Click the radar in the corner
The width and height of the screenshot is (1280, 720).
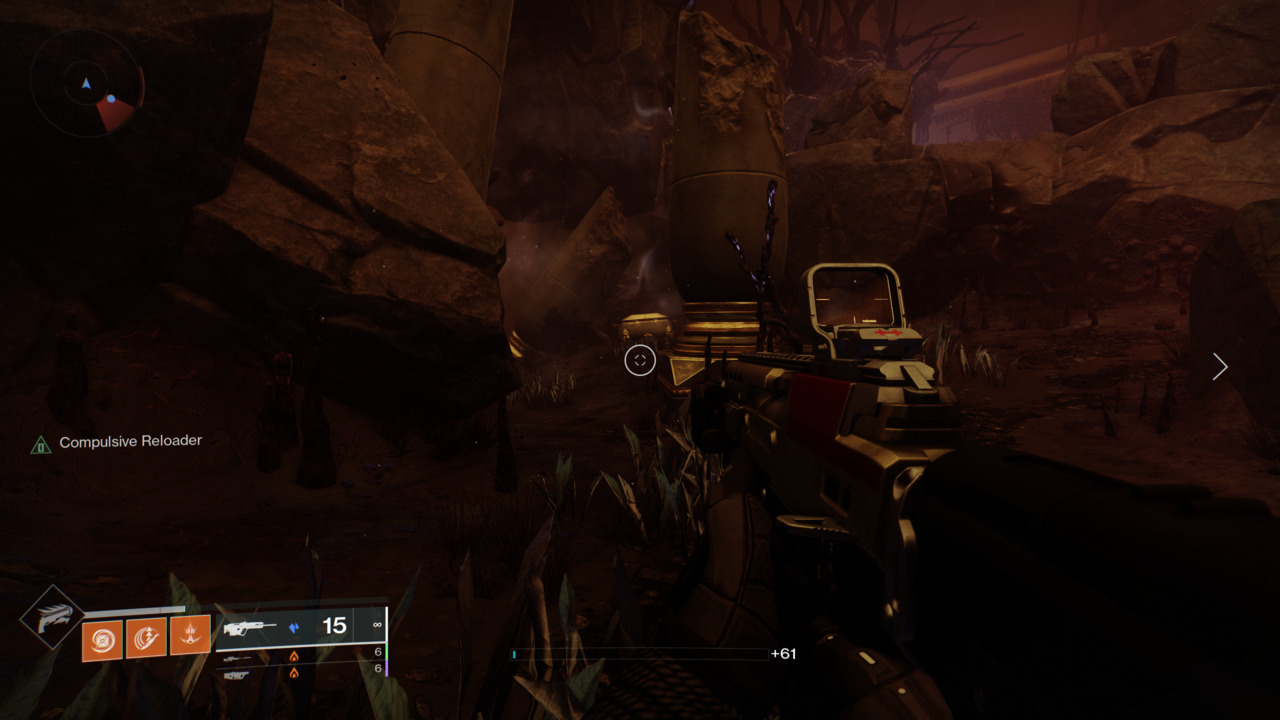[87, 84]
